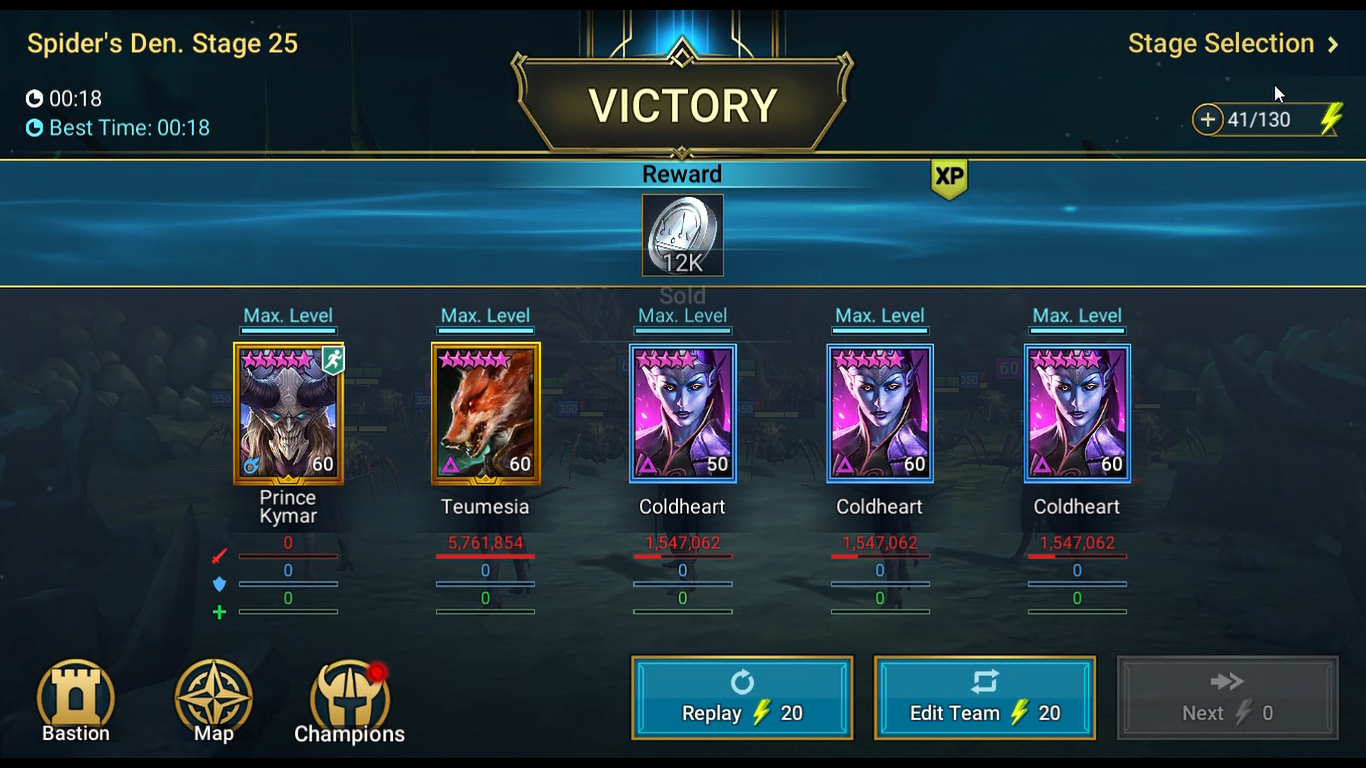Inspect the 12K silver reward icon
Image resolution: width=1366 pixels, height=768 pixels.
click(682, 235)
